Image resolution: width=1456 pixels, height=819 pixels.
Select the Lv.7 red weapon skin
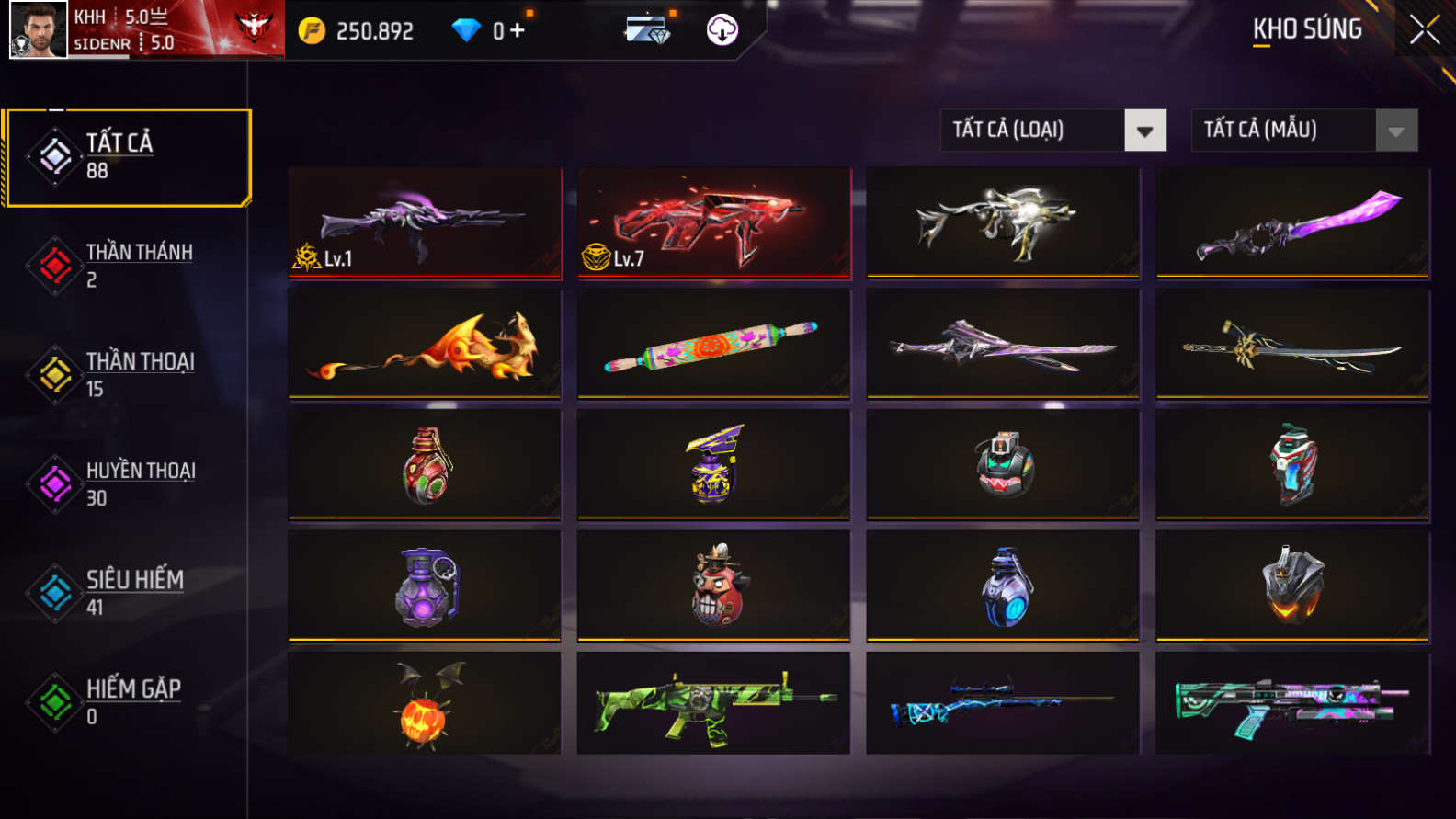coord(713,223)
